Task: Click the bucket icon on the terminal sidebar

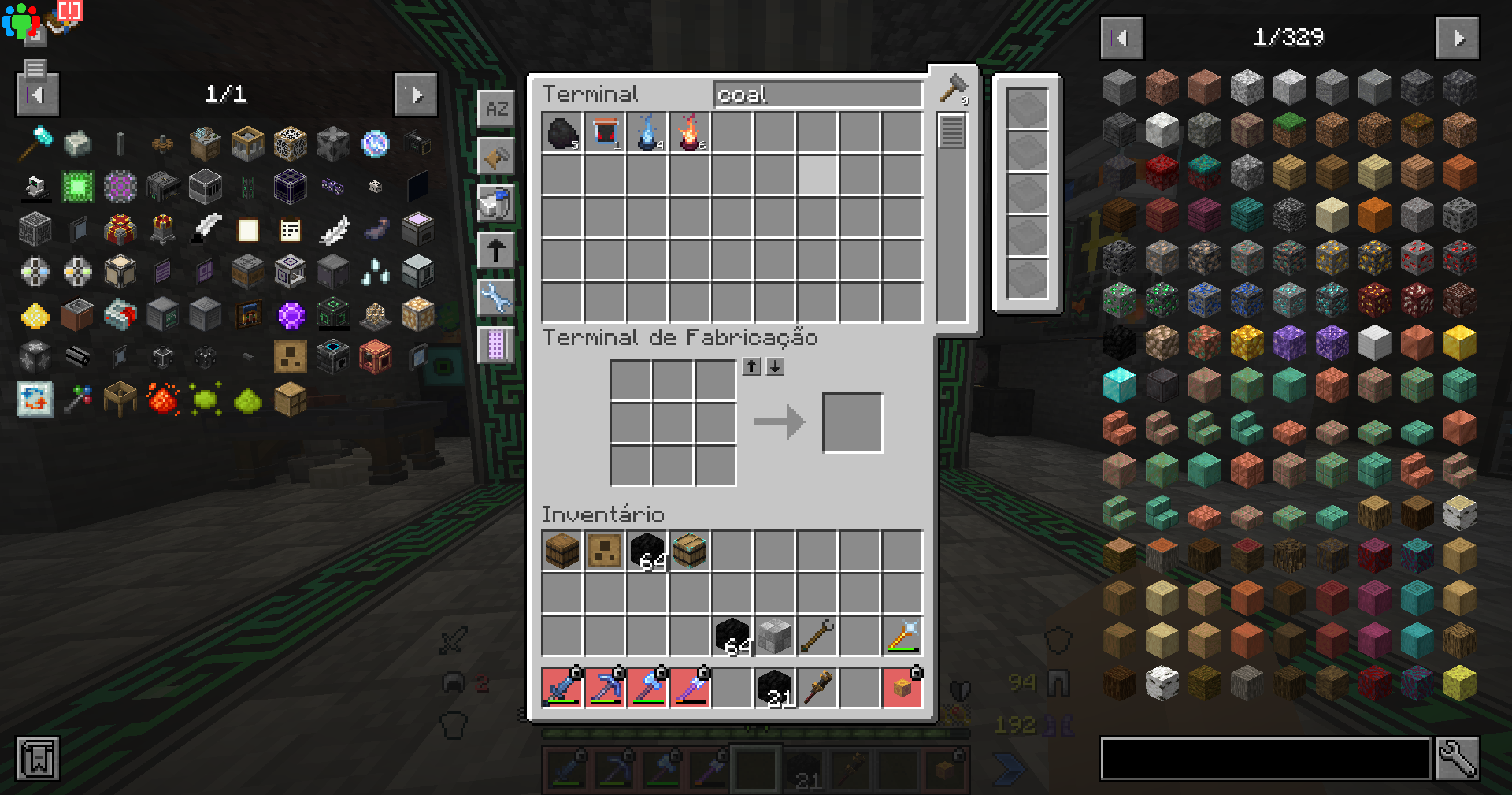Action: (x=496, y=203)
